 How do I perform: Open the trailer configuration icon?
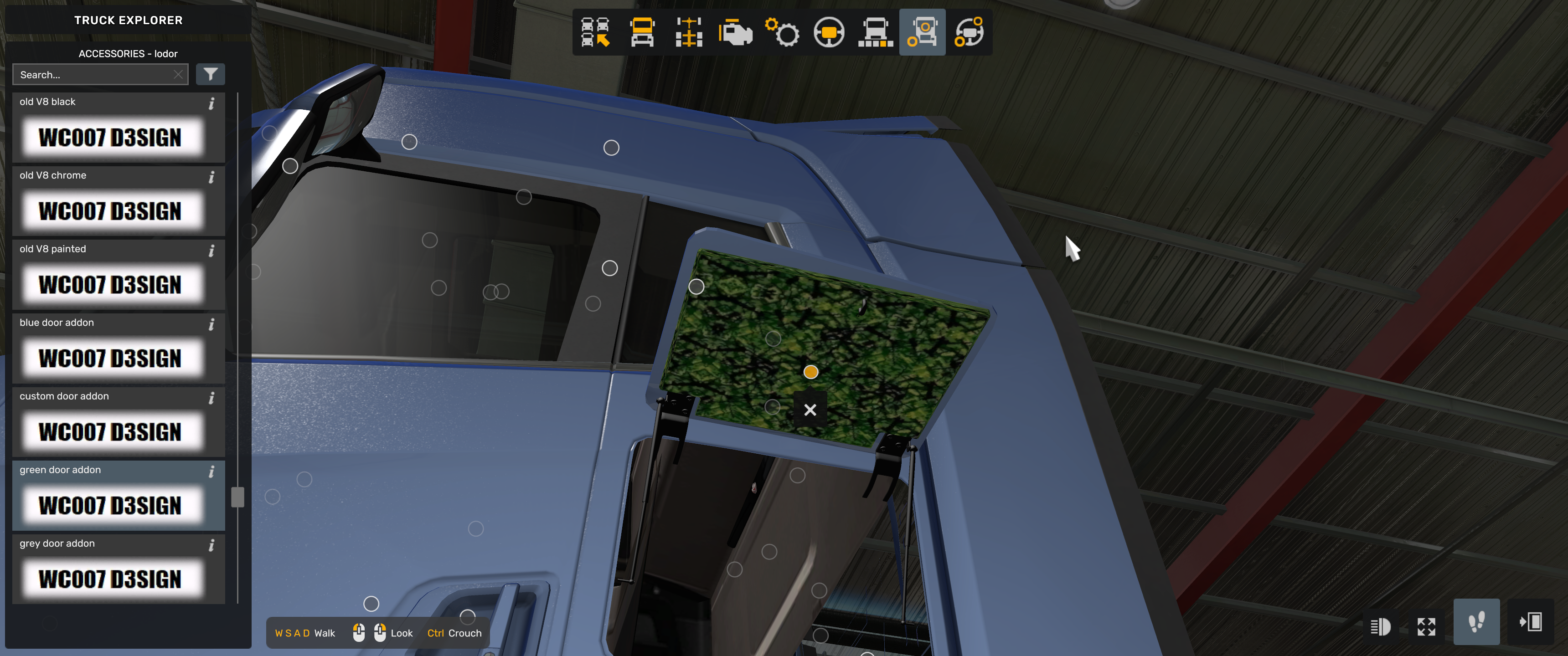pos(875,33)
